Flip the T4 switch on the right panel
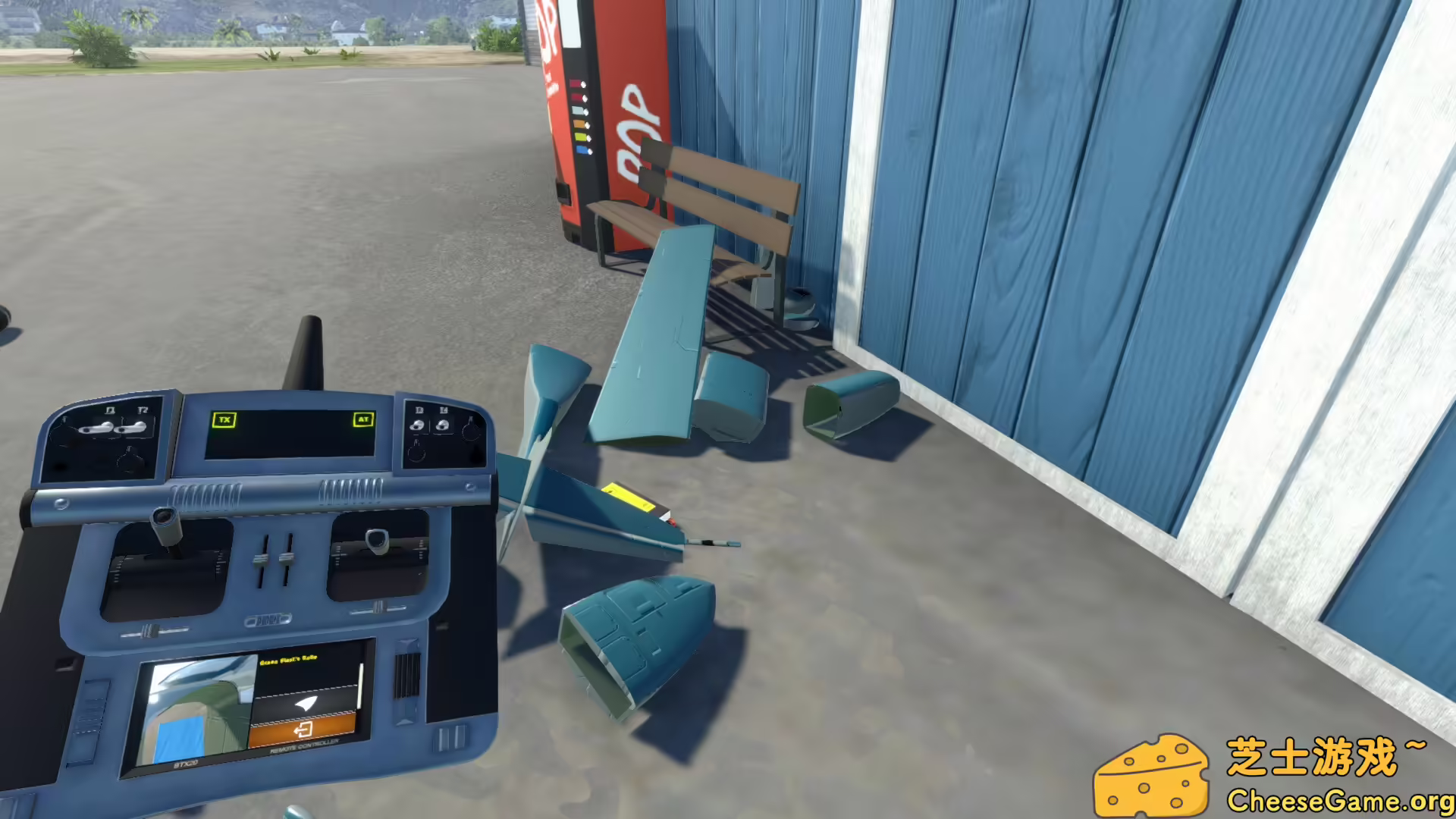 point(444,425)
